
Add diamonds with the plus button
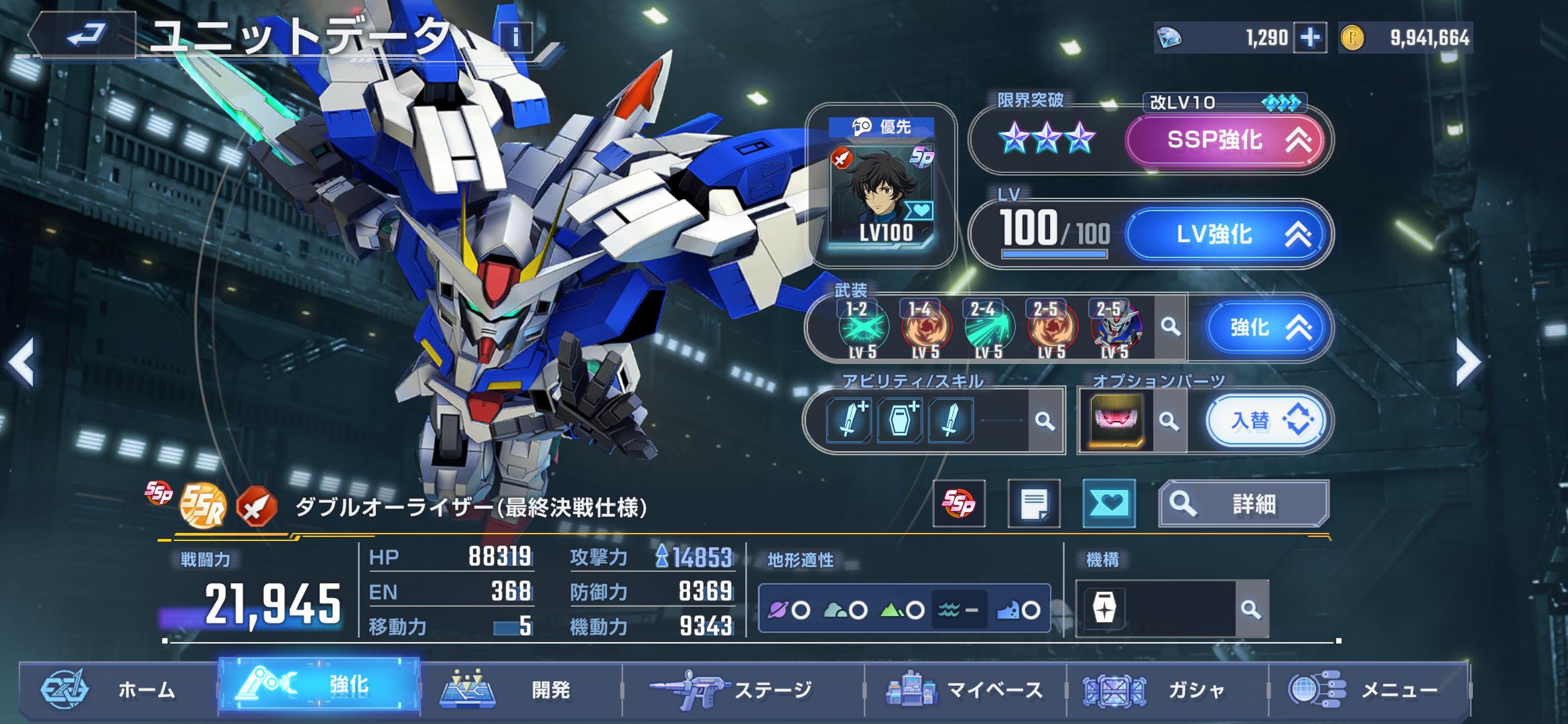coord(1310,38)
